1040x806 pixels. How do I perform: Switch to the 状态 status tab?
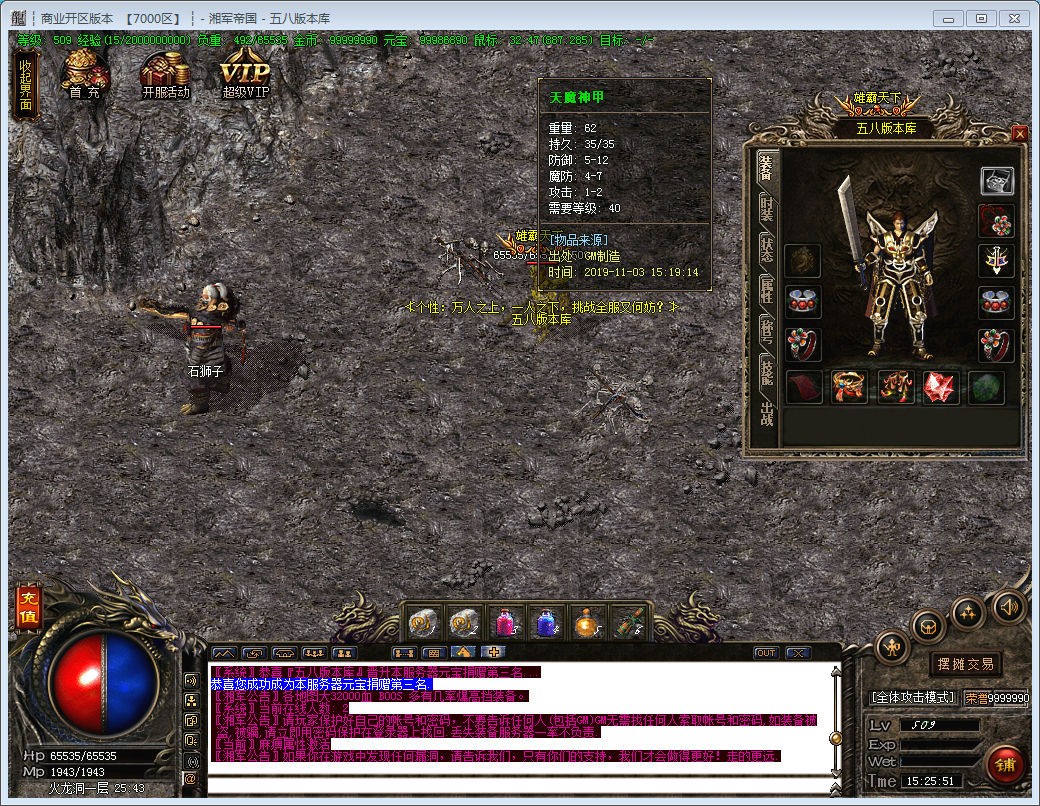[x=766, y=249]
